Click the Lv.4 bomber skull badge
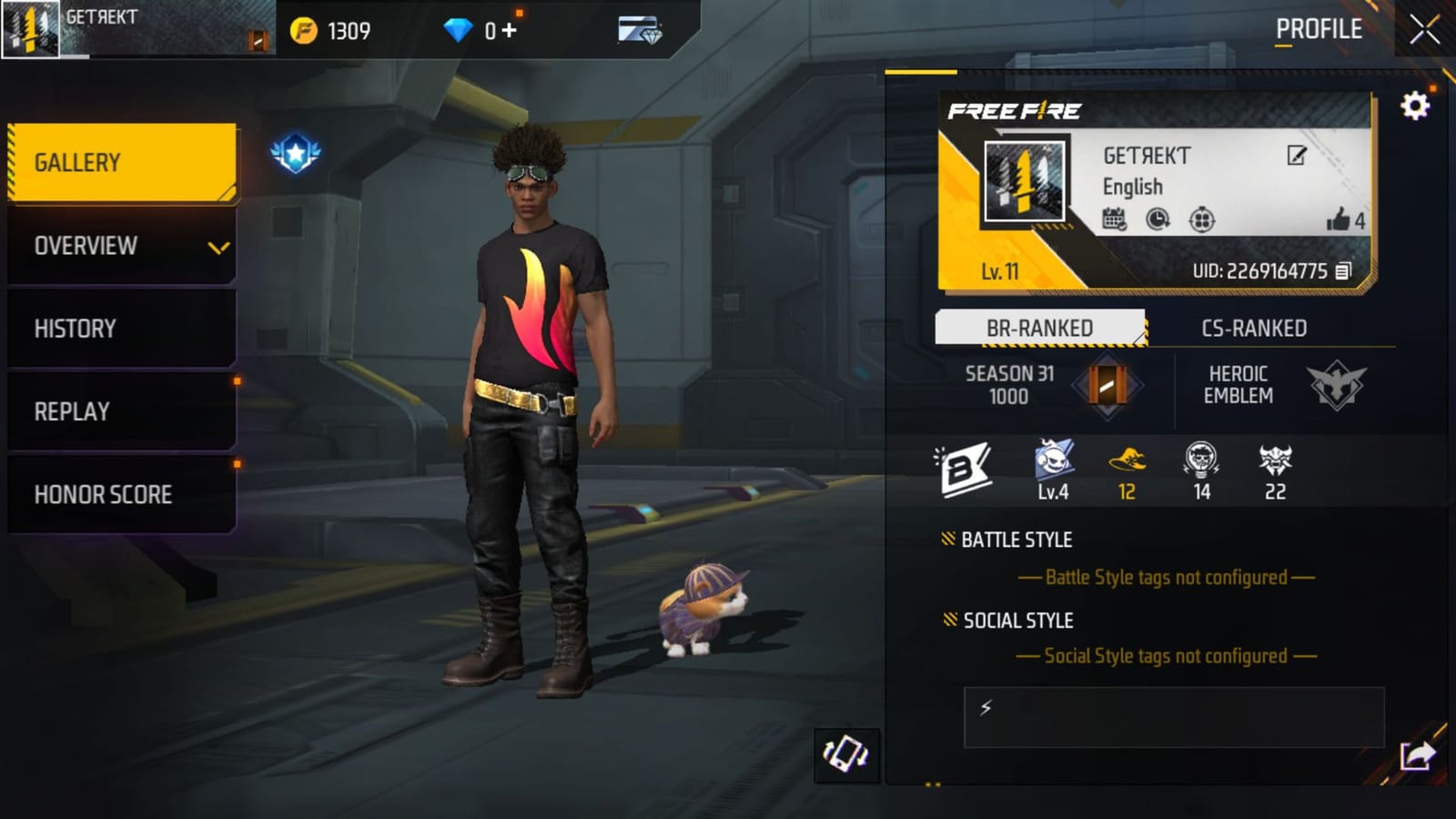 tap(1051, 466)
